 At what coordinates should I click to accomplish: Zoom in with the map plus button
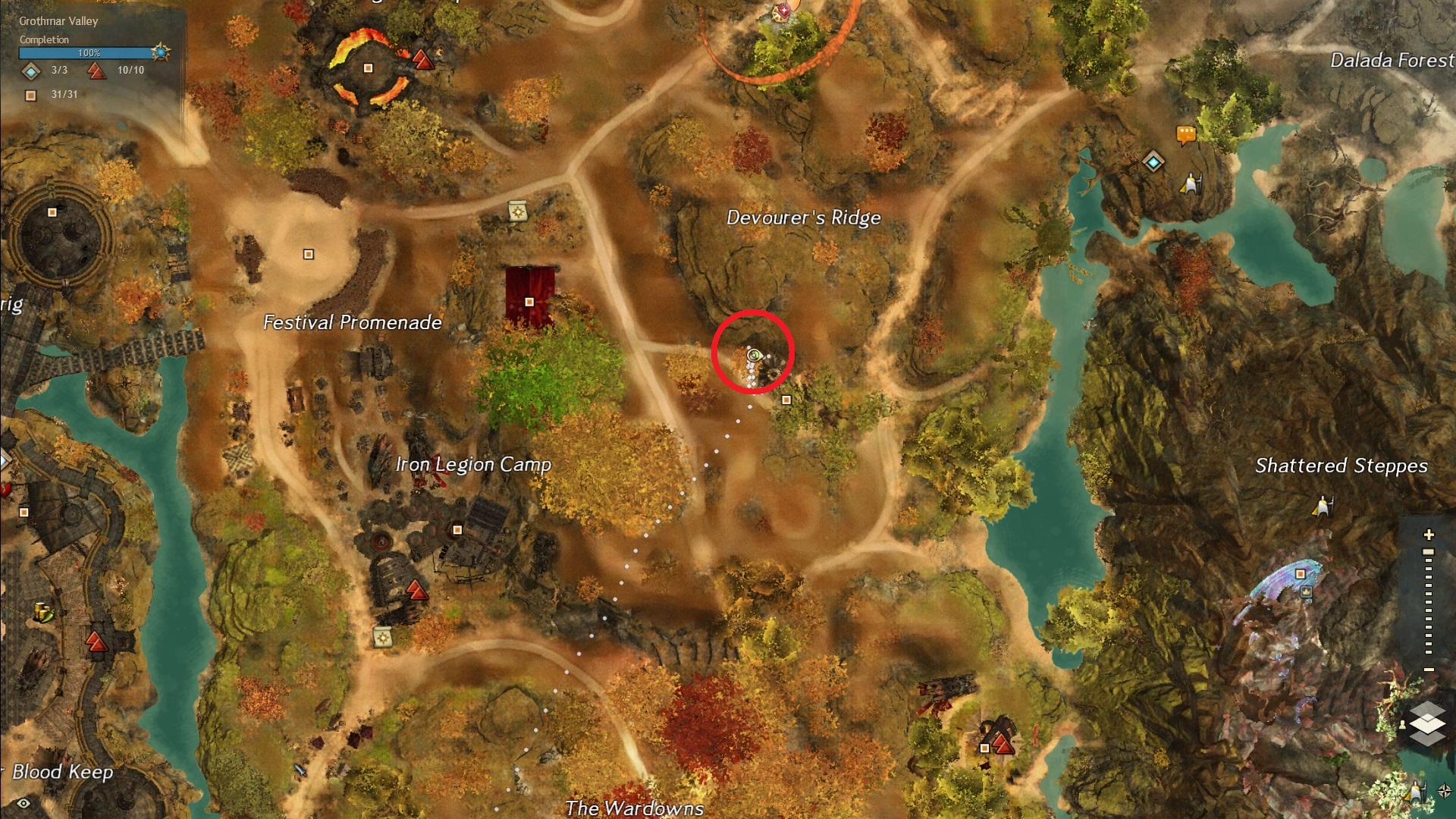point(1429,535)
